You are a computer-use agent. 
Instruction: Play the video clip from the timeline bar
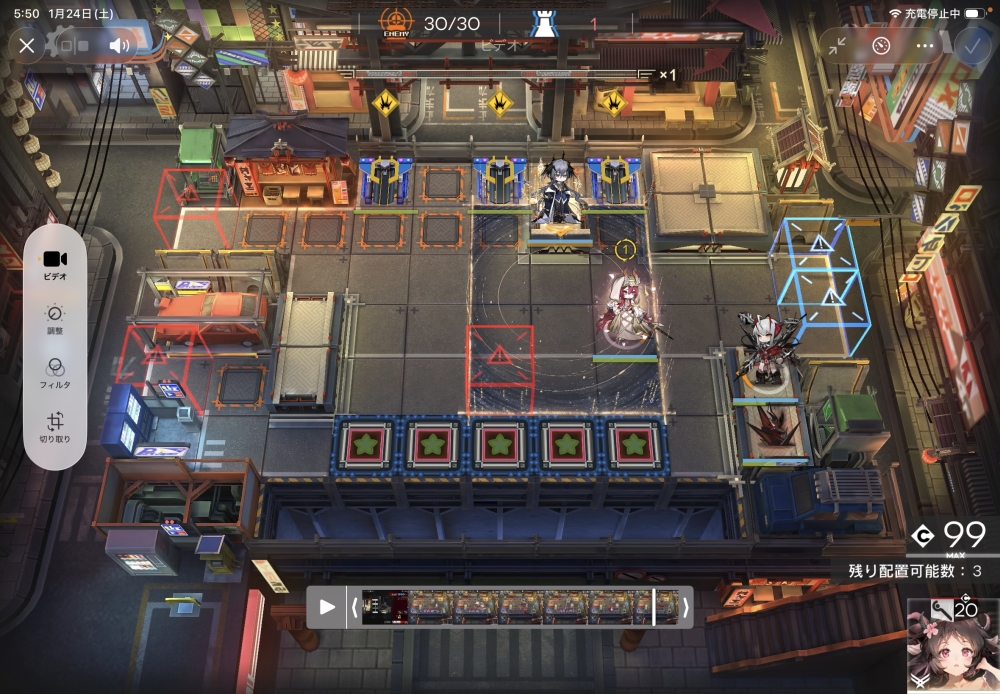tap(327, 607)
